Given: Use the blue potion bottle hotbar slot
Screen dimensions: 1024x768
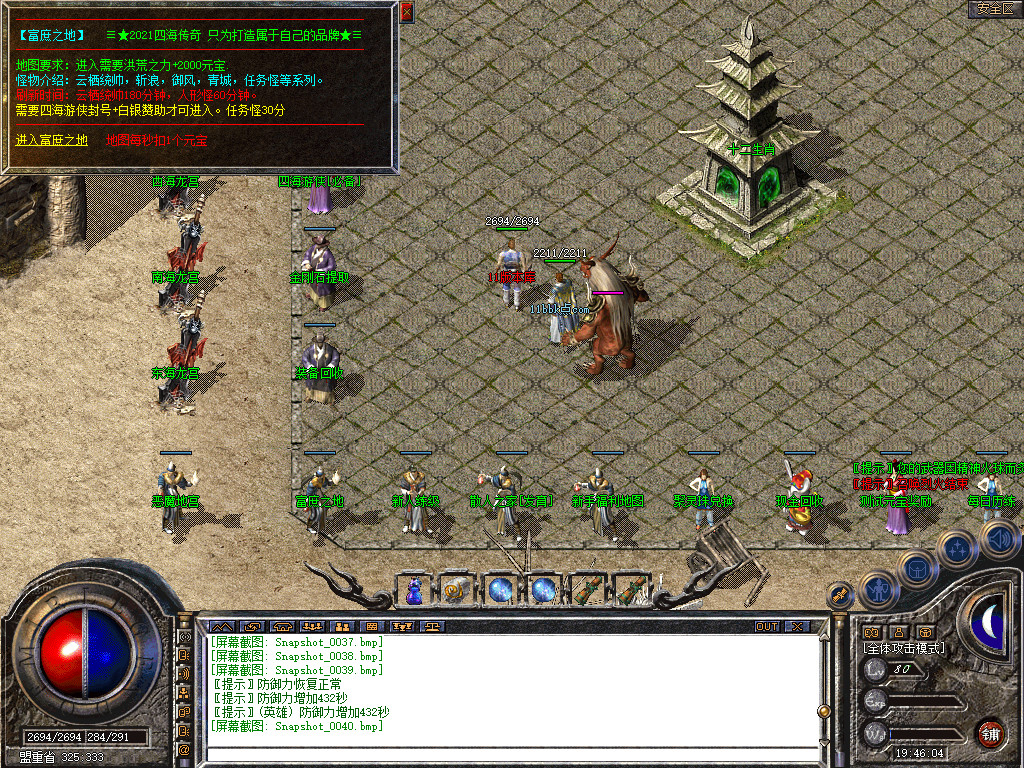Looking at the screenshot, I should tap(414, 592).
